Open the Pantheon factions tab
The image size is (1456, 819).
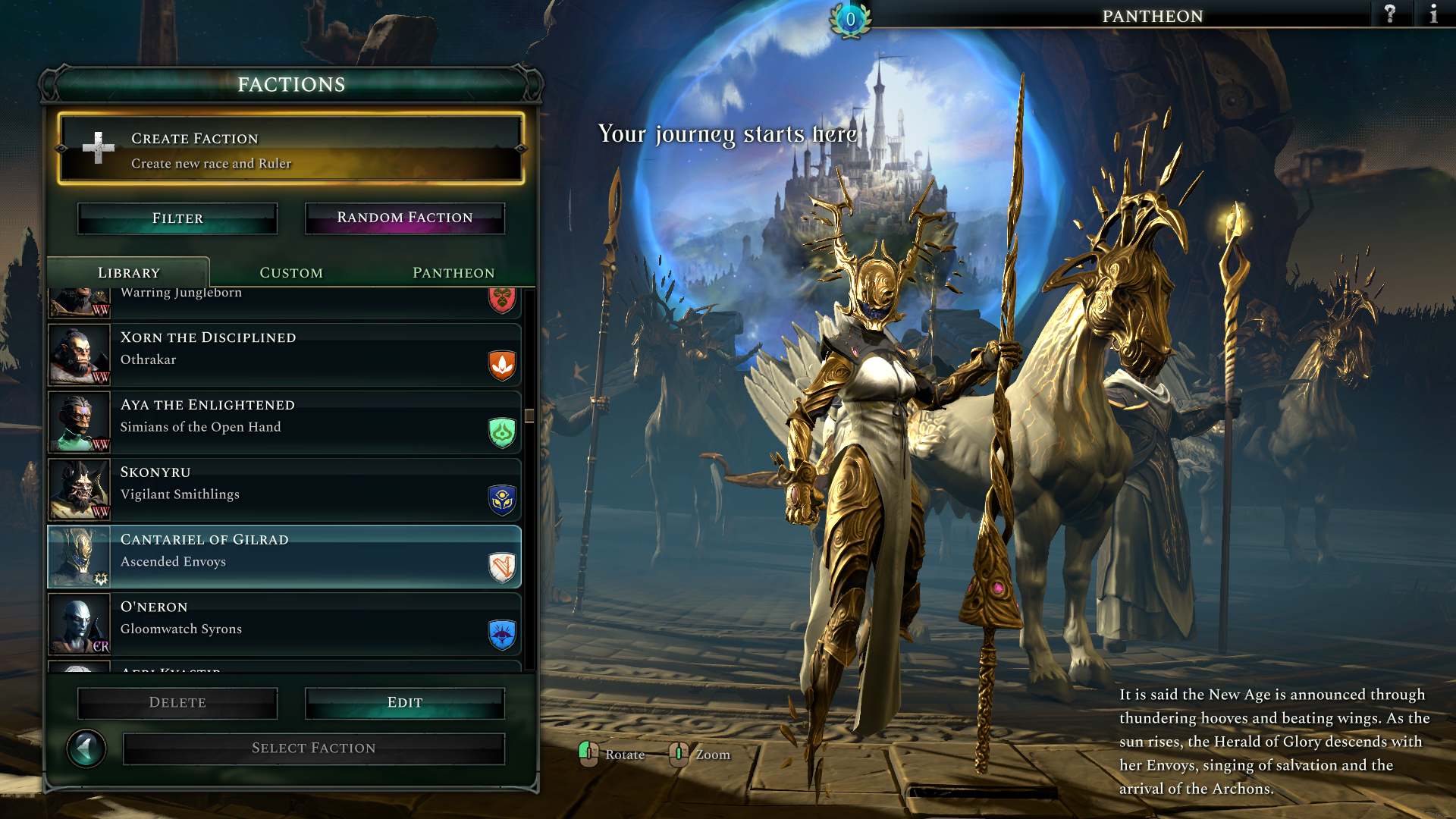[x=453, y=273]
